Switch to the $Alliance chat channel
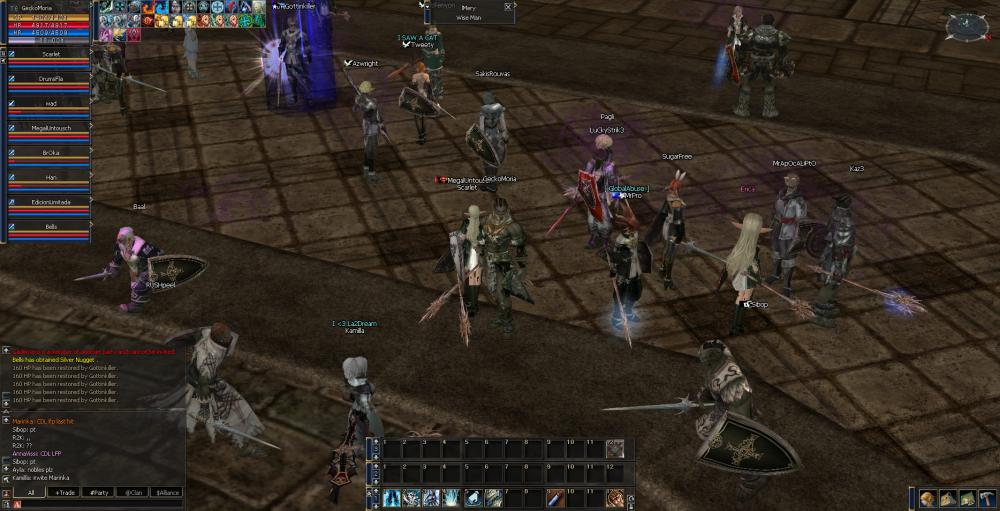This screenshot has height=511, width=1000. 166,492
